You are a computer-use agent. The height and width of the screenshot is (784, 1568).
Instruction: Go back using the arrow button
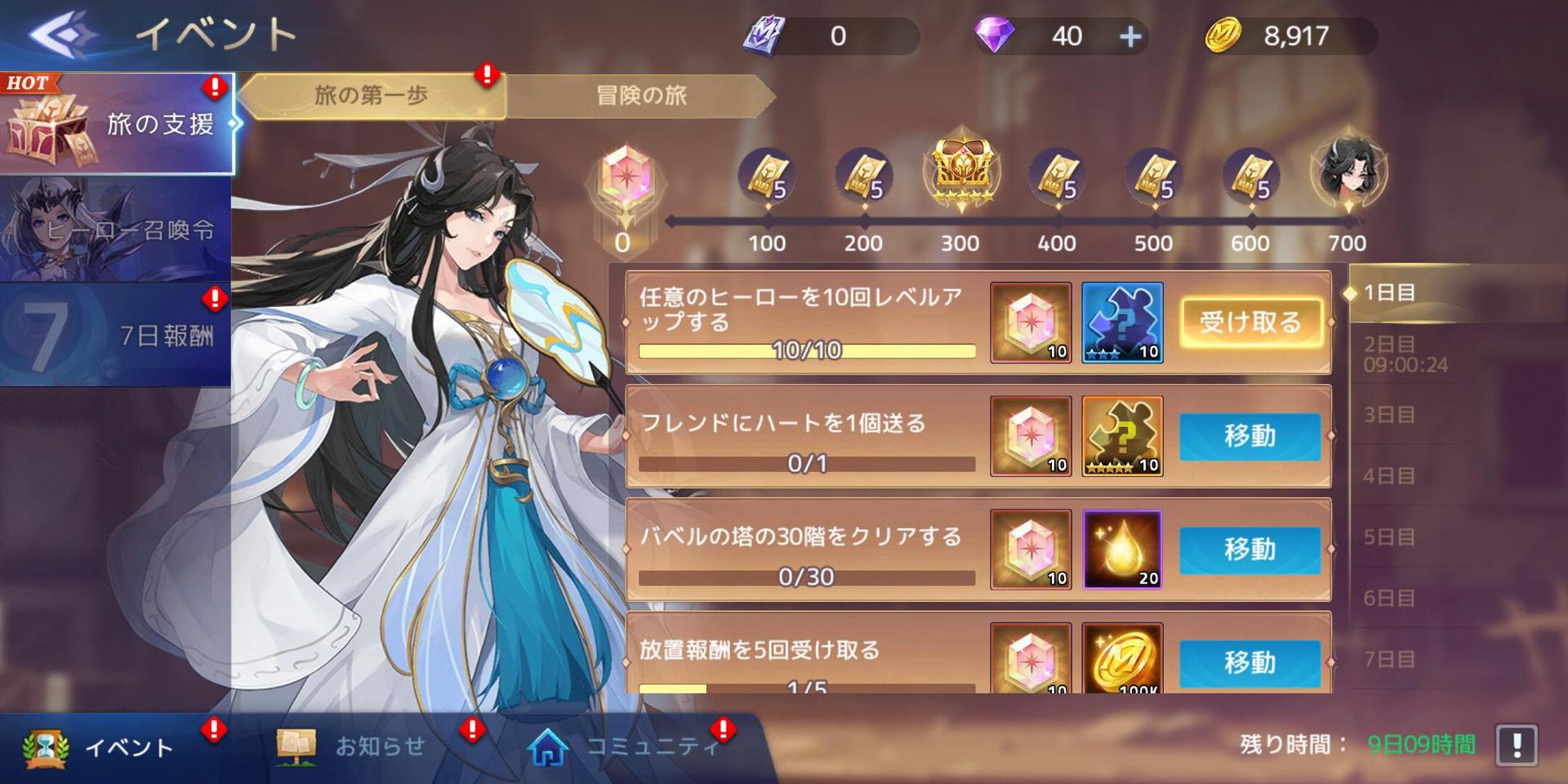[x=61, y=34]
